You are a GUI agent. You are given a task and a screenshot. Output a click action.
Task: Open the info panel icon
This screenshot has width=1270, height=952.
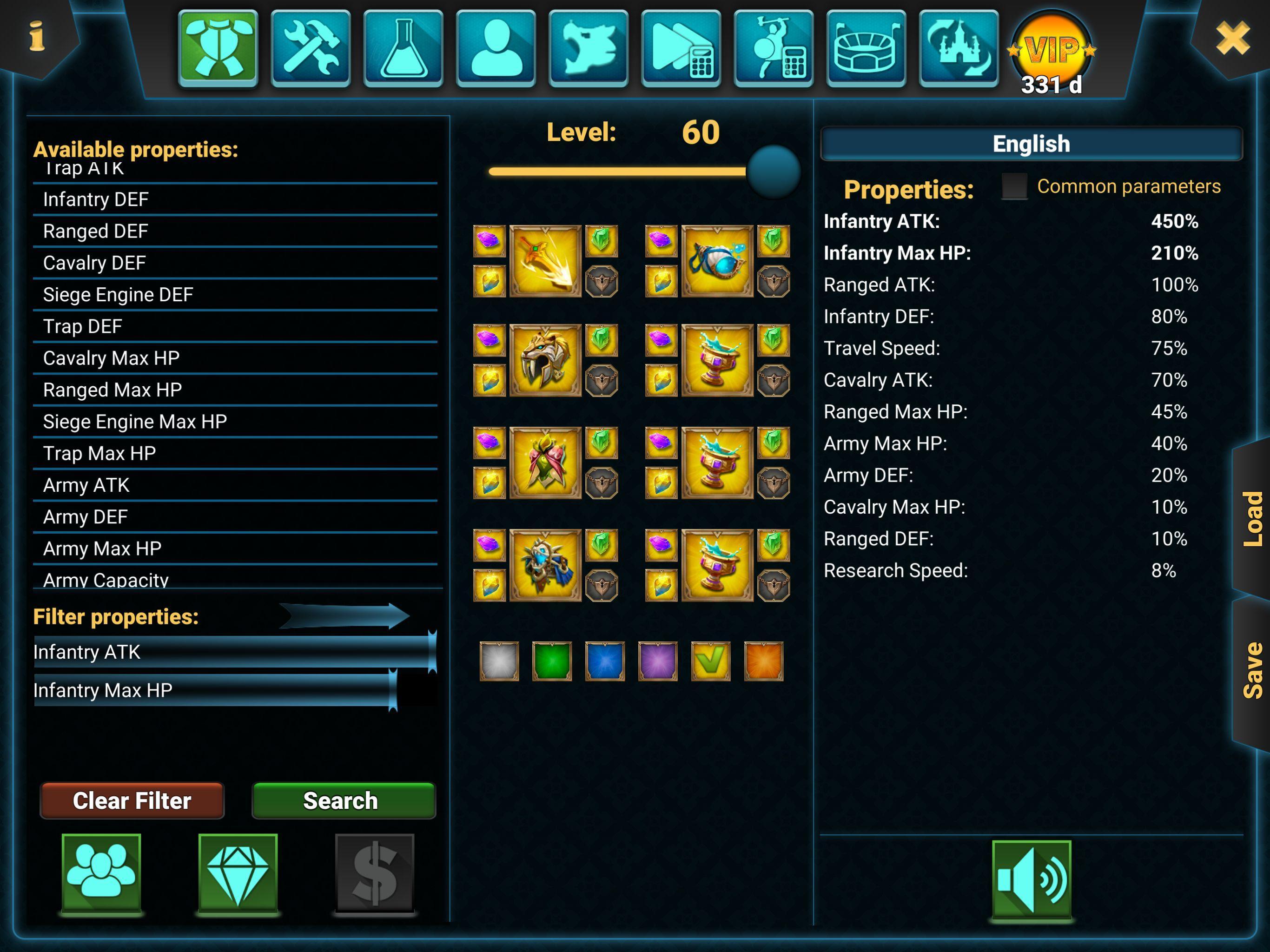tap(37, 37)
